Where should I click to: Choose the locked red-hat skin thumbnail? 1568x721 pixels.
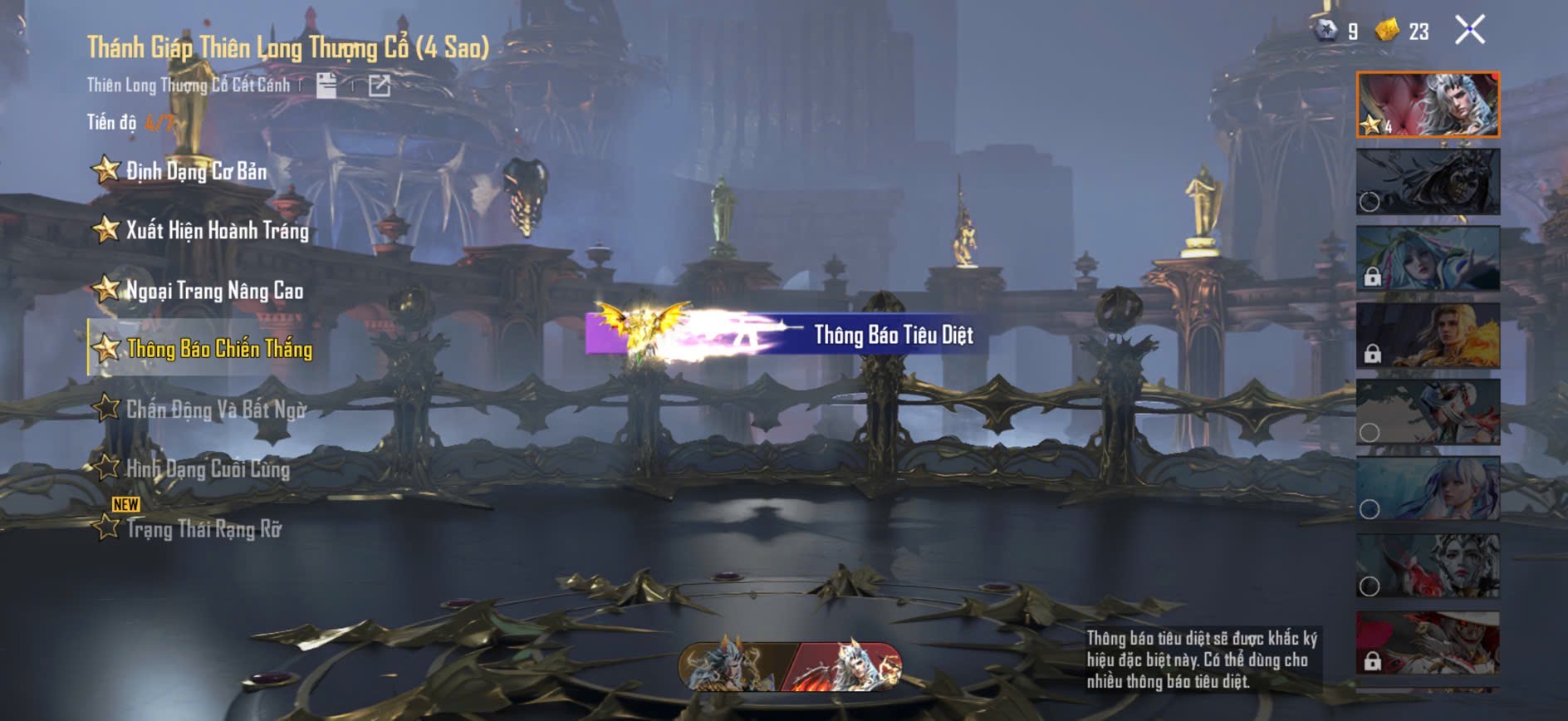pos(1428,642)
